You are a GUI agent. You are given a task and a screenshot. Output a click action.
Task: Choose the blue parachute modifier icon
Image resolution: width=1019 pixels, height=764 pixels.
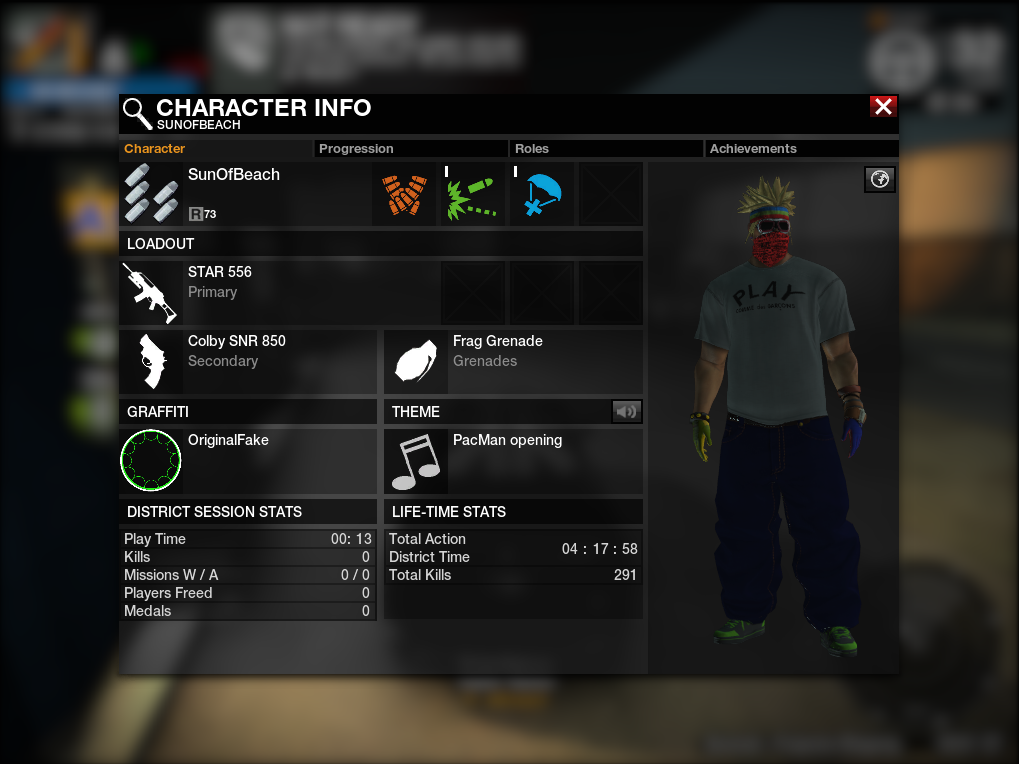(543, 195)
